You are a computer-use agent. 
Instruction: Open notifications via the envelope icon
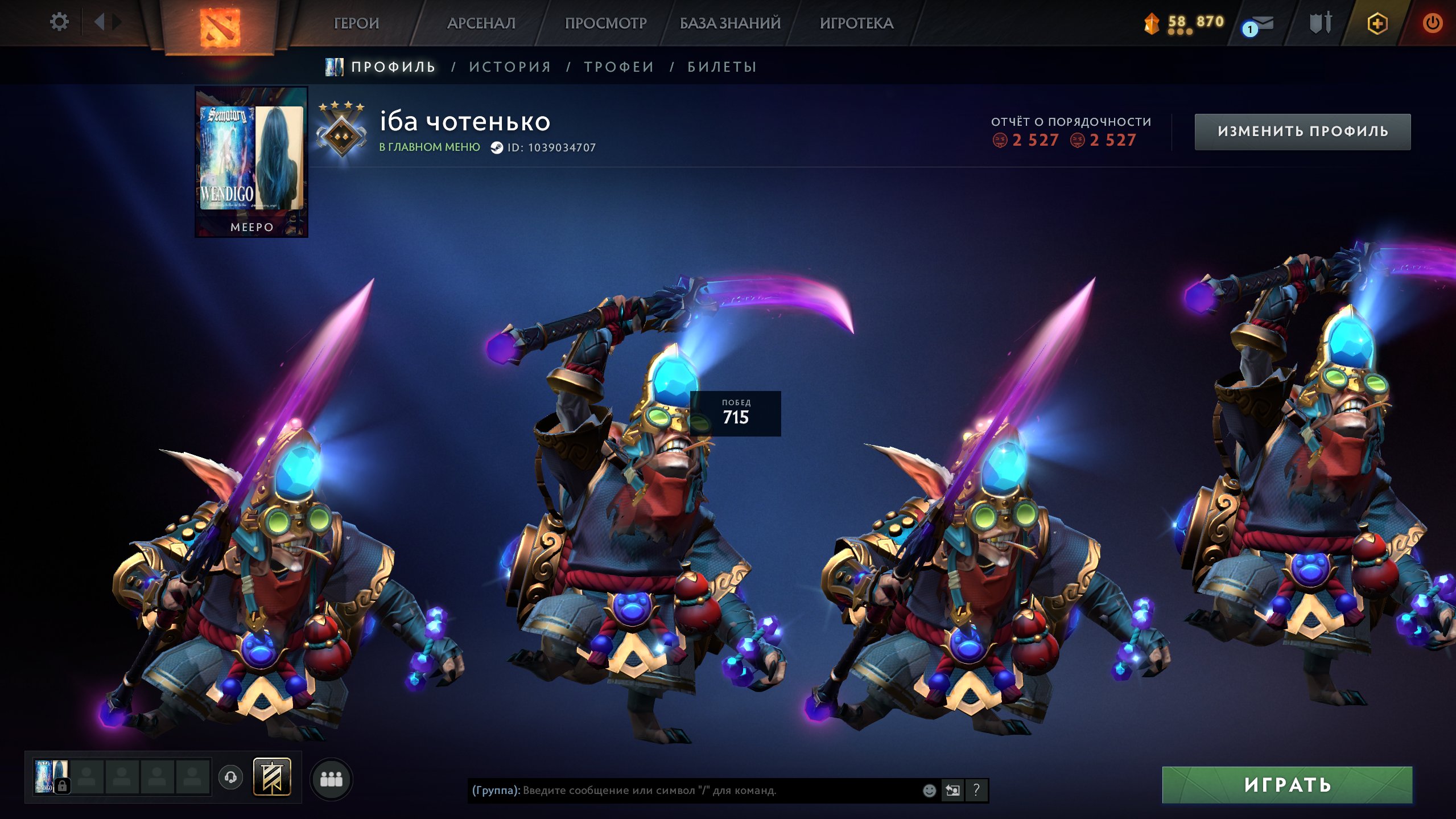(x=1262, y=23)
